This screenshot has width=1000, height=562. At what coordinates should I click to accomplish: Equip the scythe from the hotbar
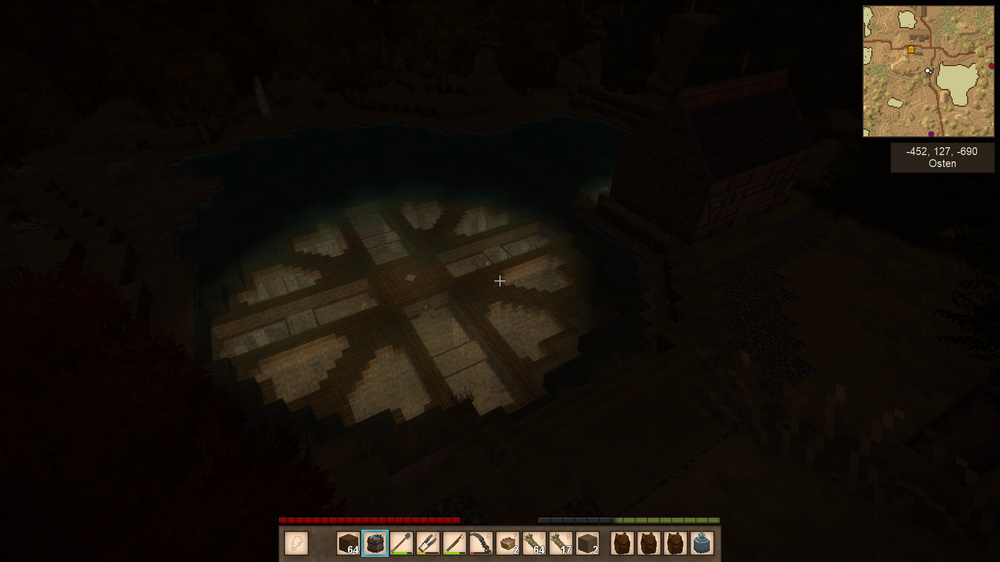481,543
